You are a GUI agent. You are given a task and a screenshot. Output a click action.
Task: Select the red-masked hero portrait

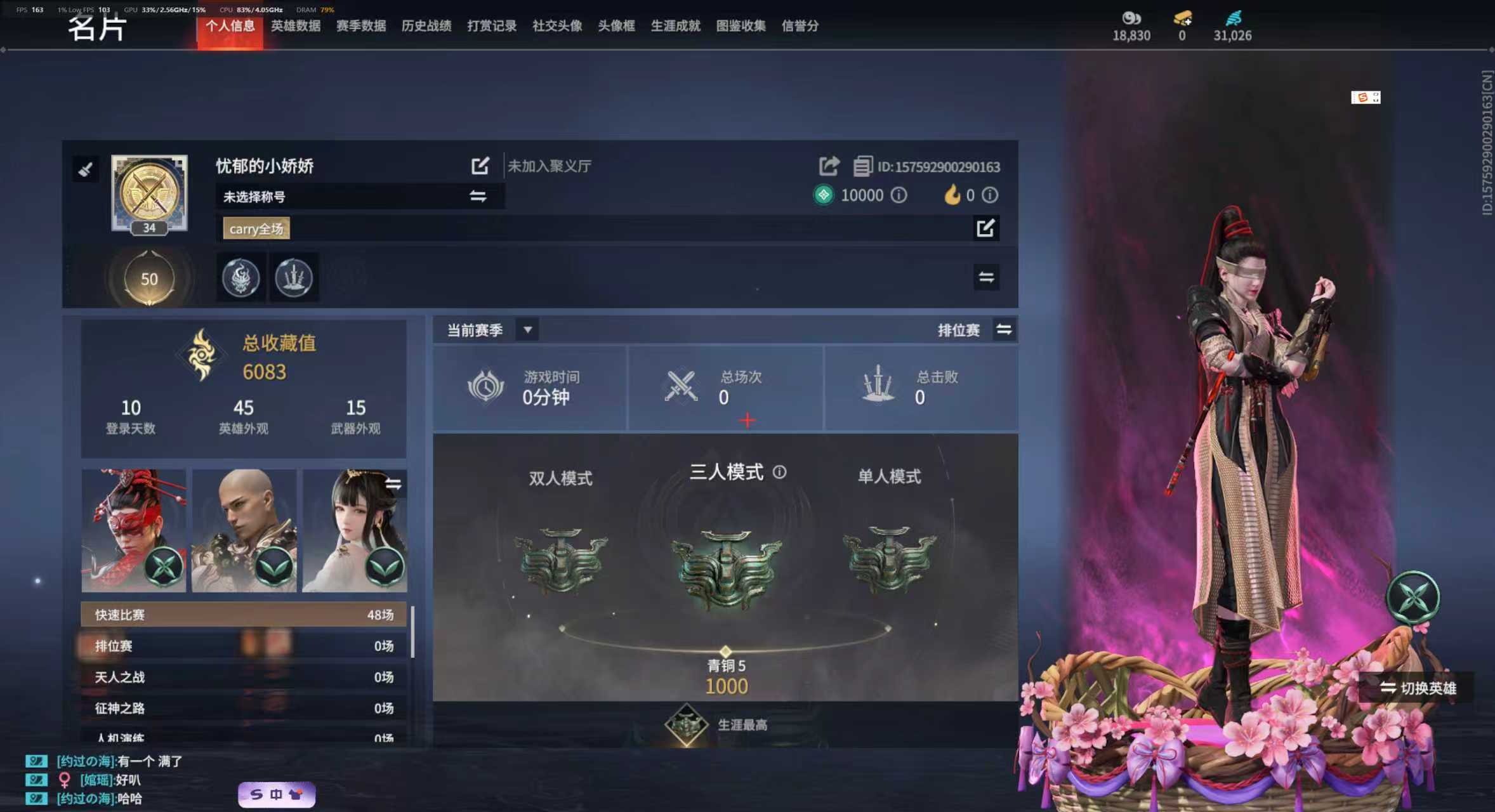133,530
